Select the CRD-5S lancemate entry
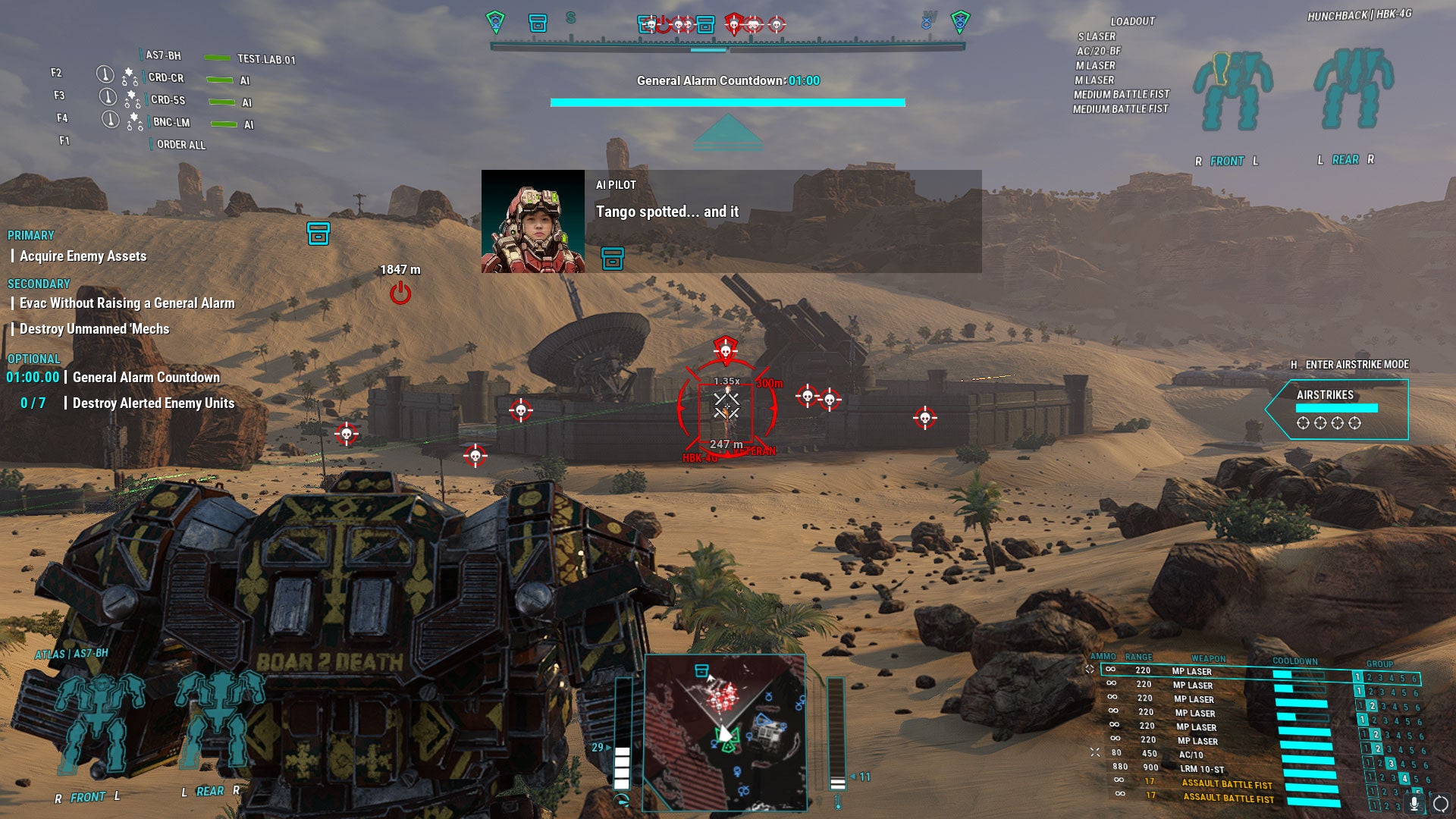The height and width of the screenshot is (819, 1456). [x=168, y=100]
